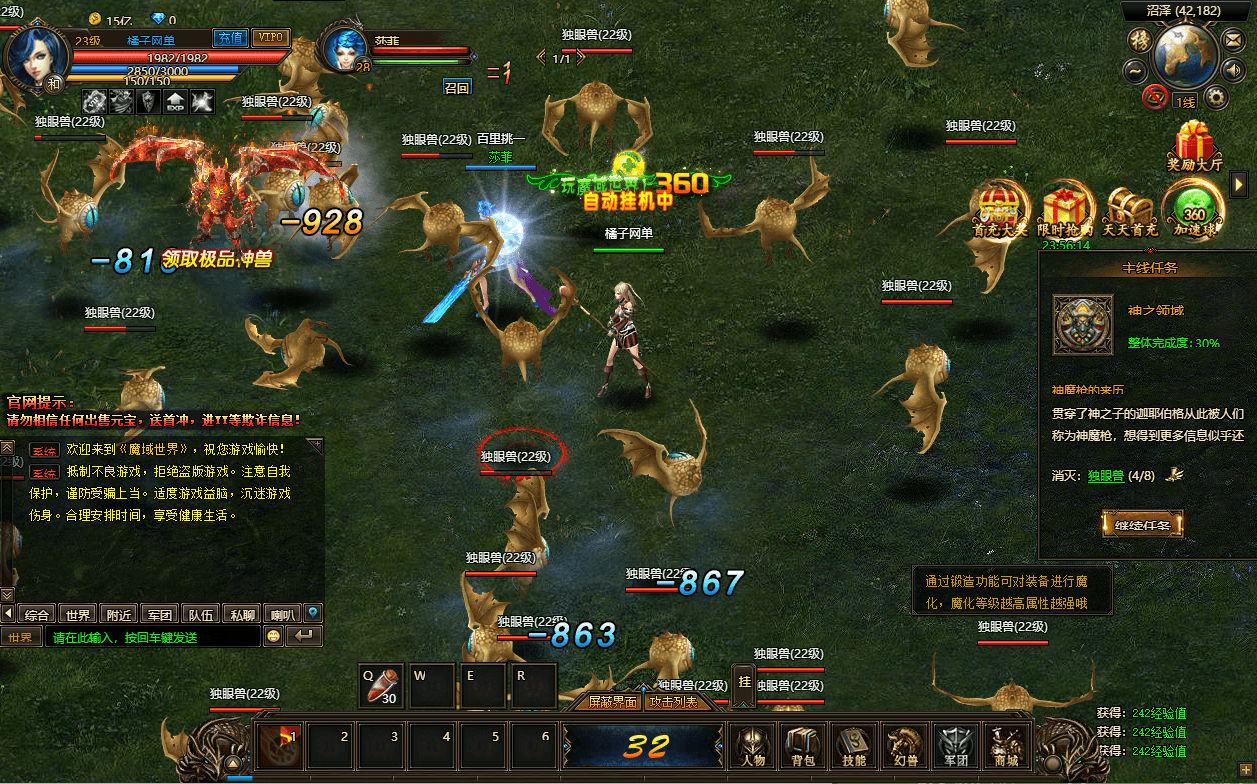This screenshot has height=784, width=1257.
Task: Open the 奖励大厅 reward hall gift
Action: (1195, 146)
